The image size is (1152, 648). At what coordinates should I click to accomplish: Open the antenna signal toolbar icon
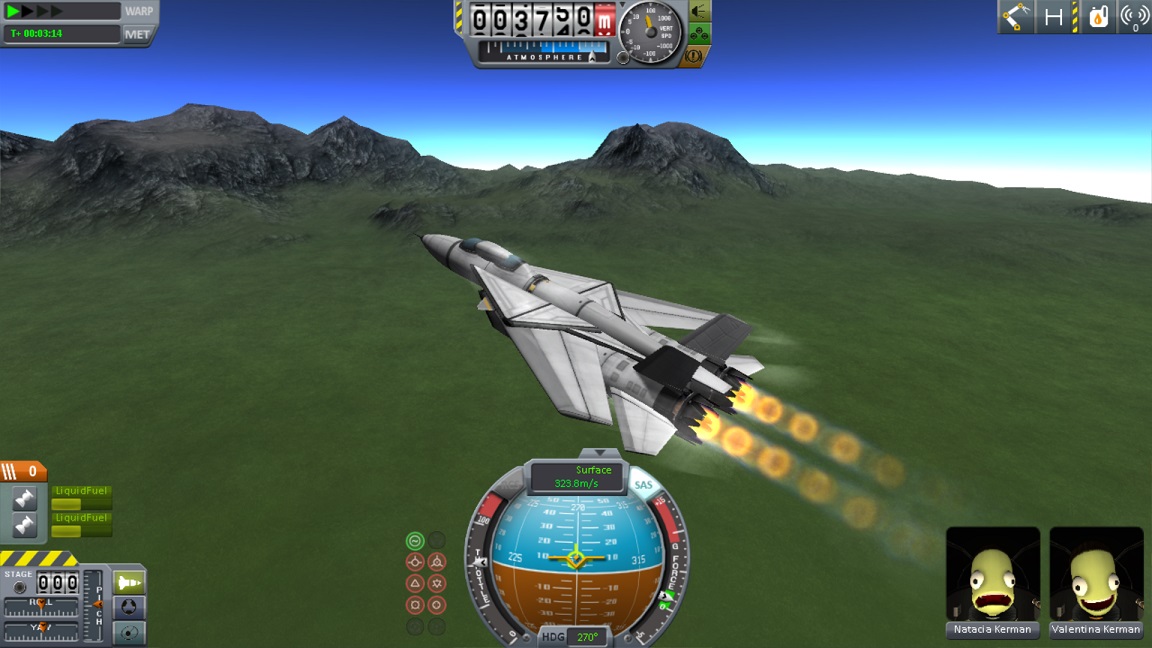(x=1134, y=16)
